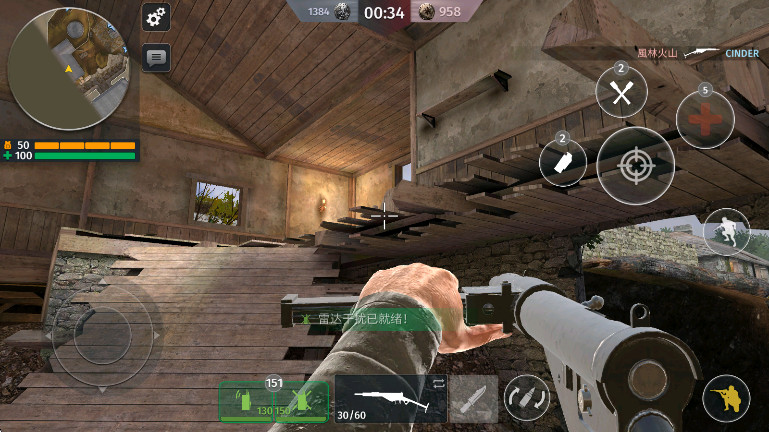Screen dimensions: 769x432
Task: Tap the virtual movement joystick
Action: 102,333
